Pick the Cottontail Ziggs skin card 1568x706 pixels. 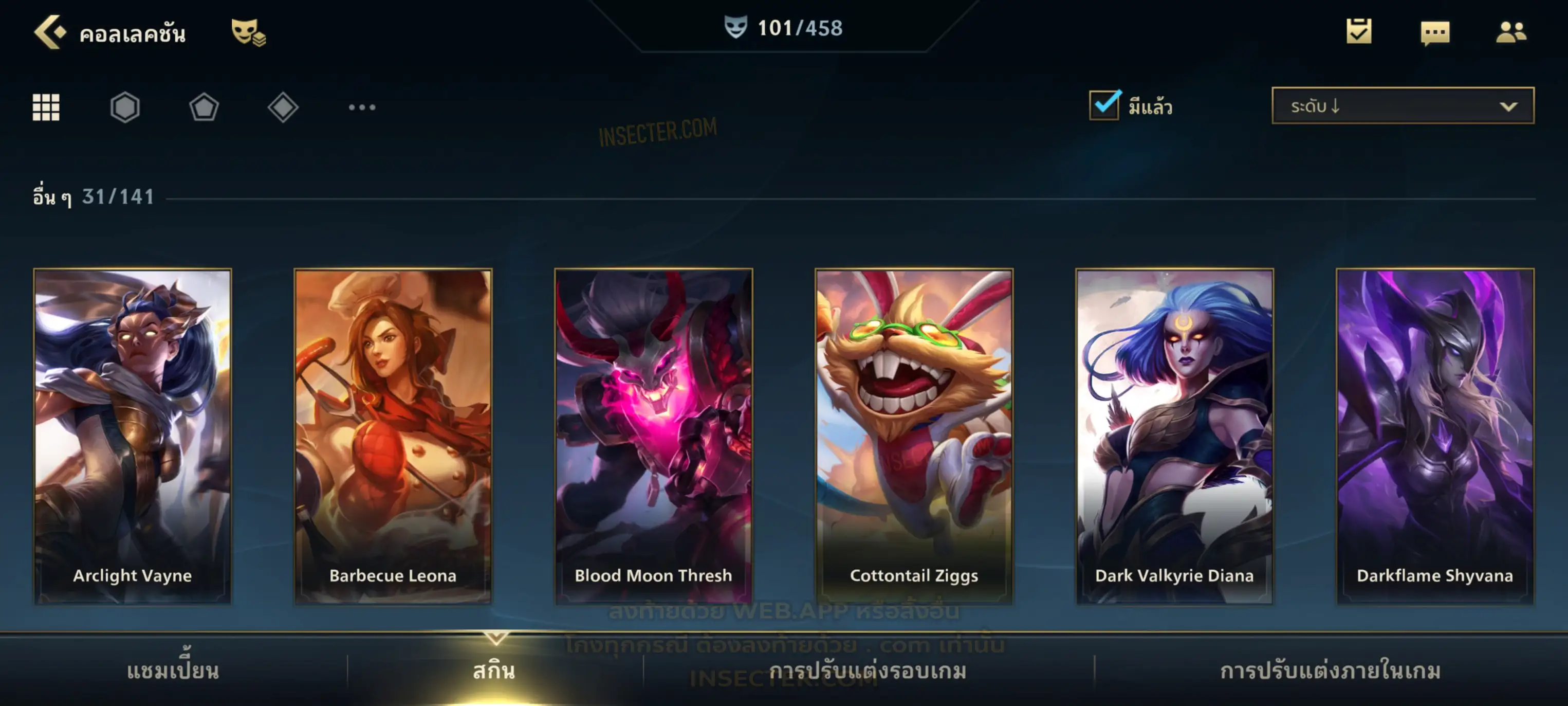[x=914, y=436]
